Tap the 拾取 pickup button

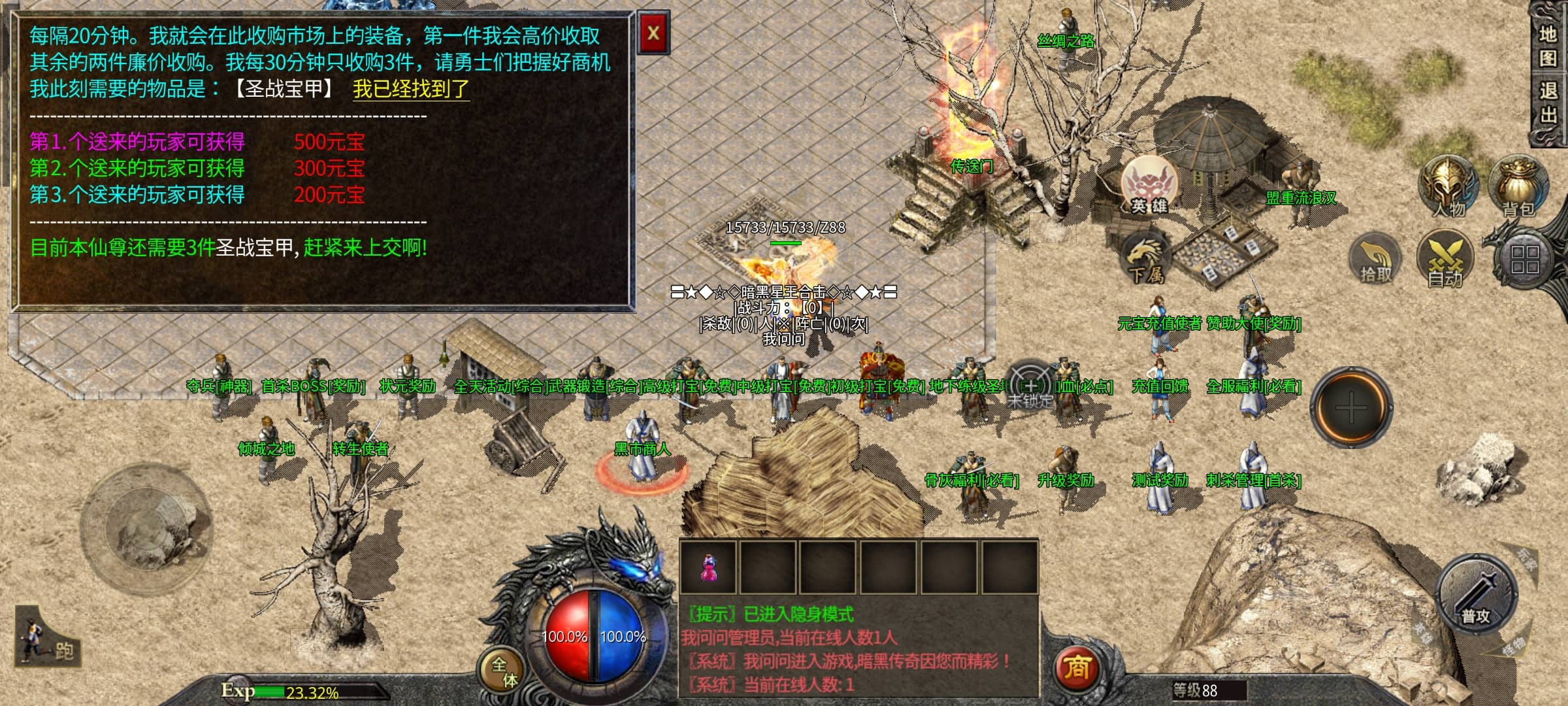(x=1376, y=260)
